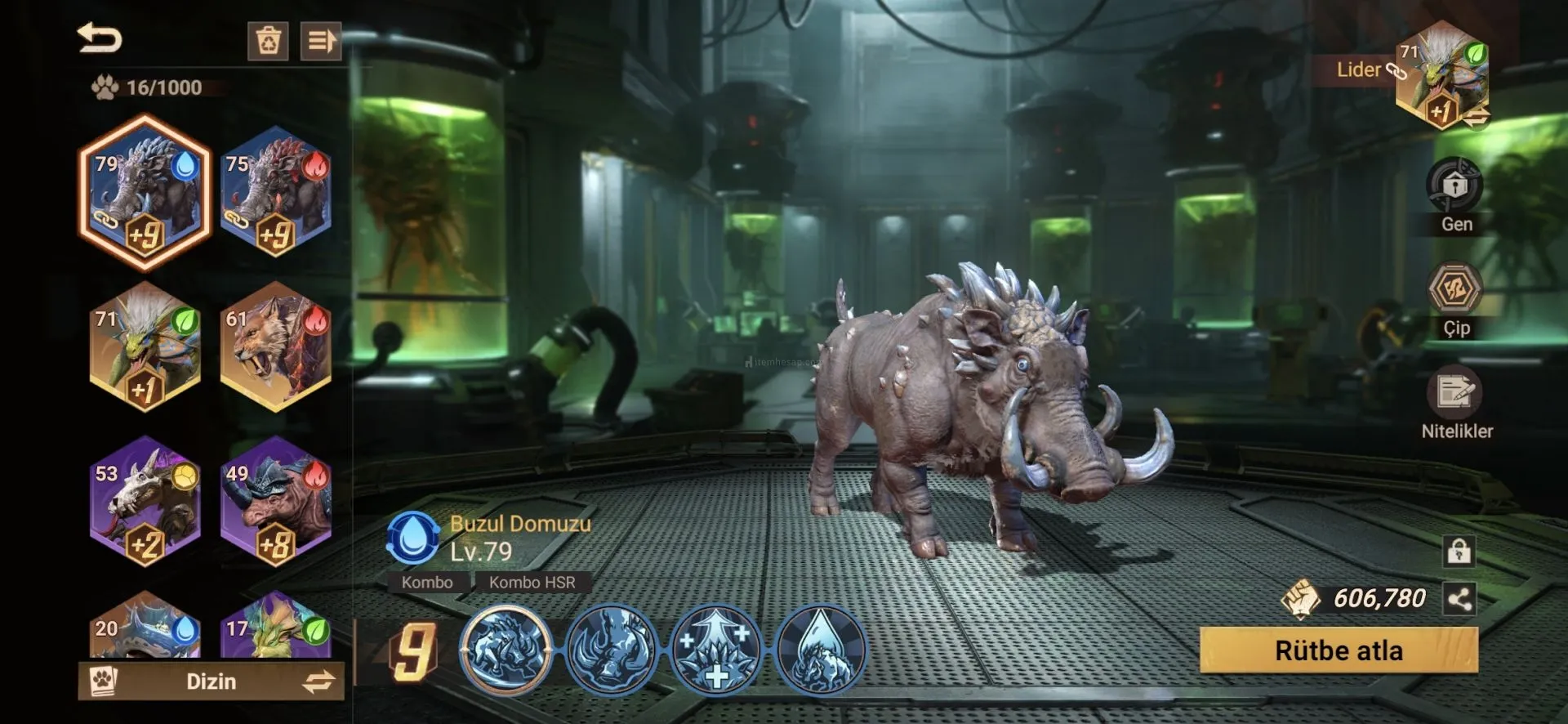Go back using the return arrow
Image resolution: width=1568 pixels, height=724 pixels.
[x=99, y=38]
